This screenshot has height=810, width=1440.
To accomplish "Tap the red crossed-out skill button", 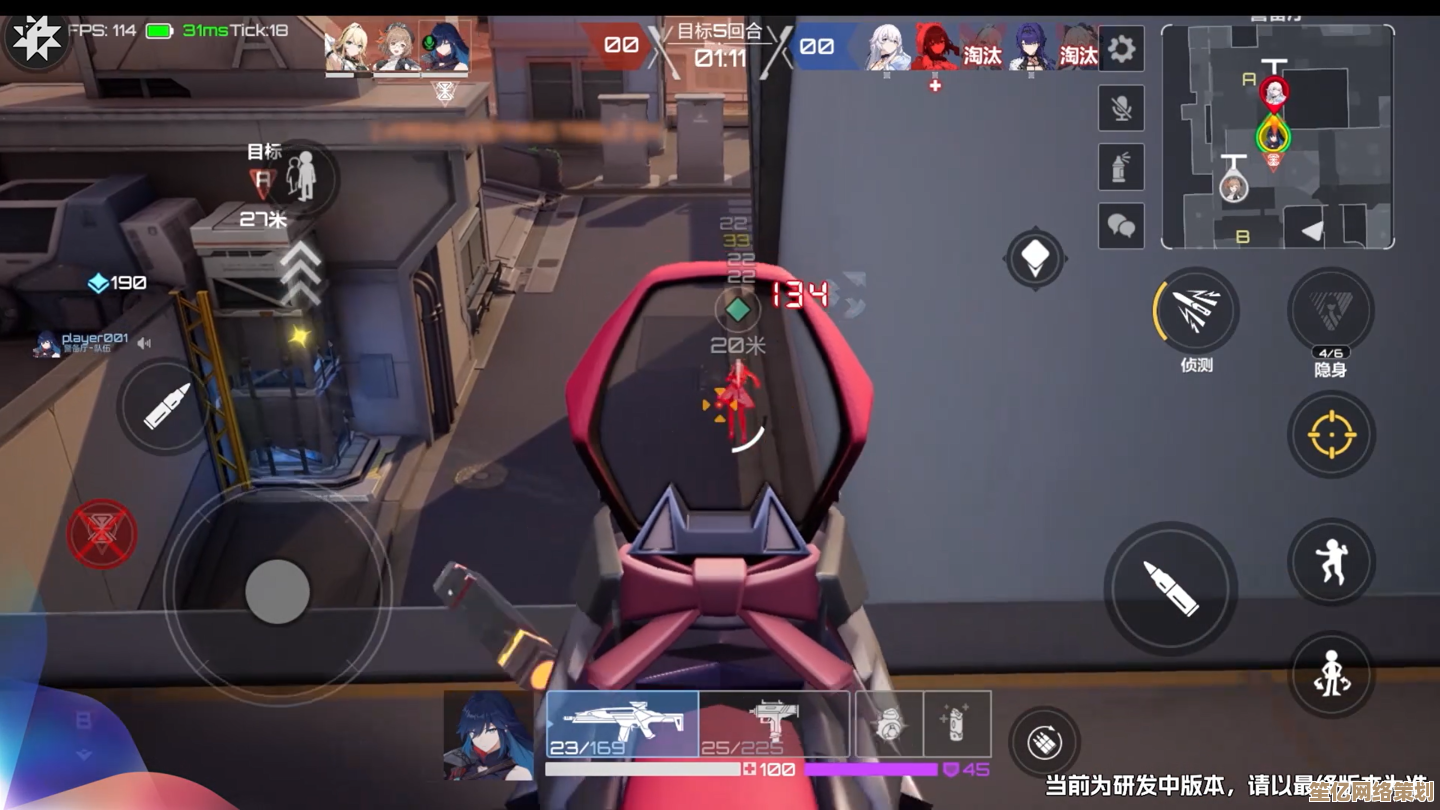I will click(x=102, y=534).
